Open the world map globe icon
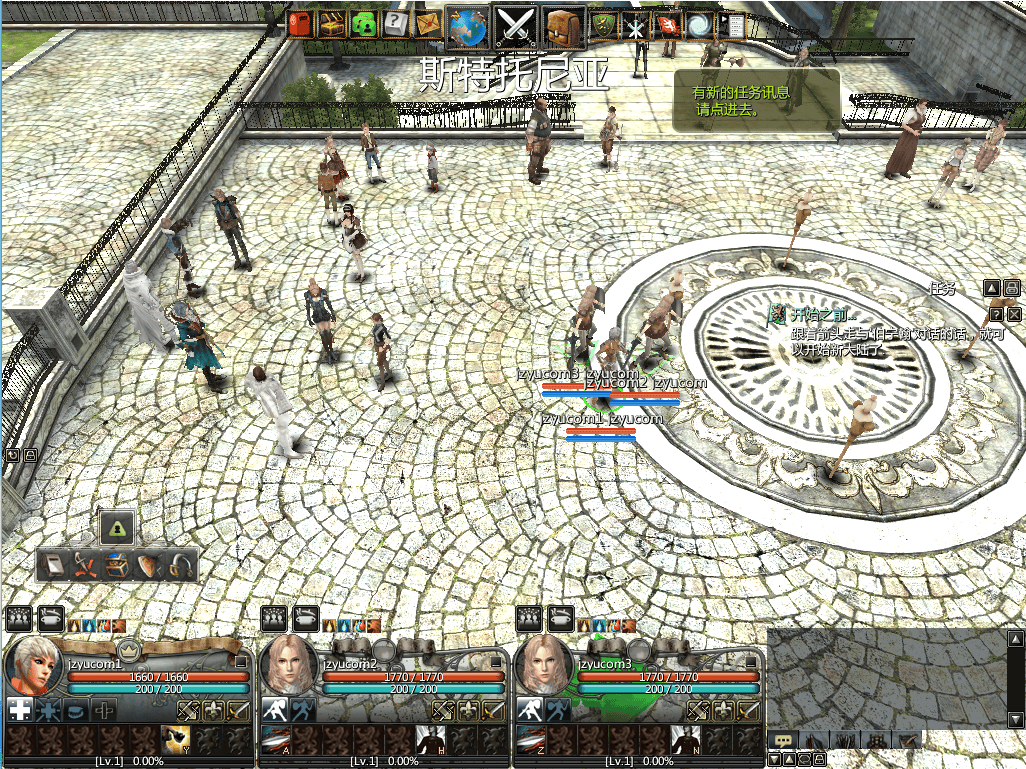This screenshot has height=769, width=1026. click(x=467, y=25)
